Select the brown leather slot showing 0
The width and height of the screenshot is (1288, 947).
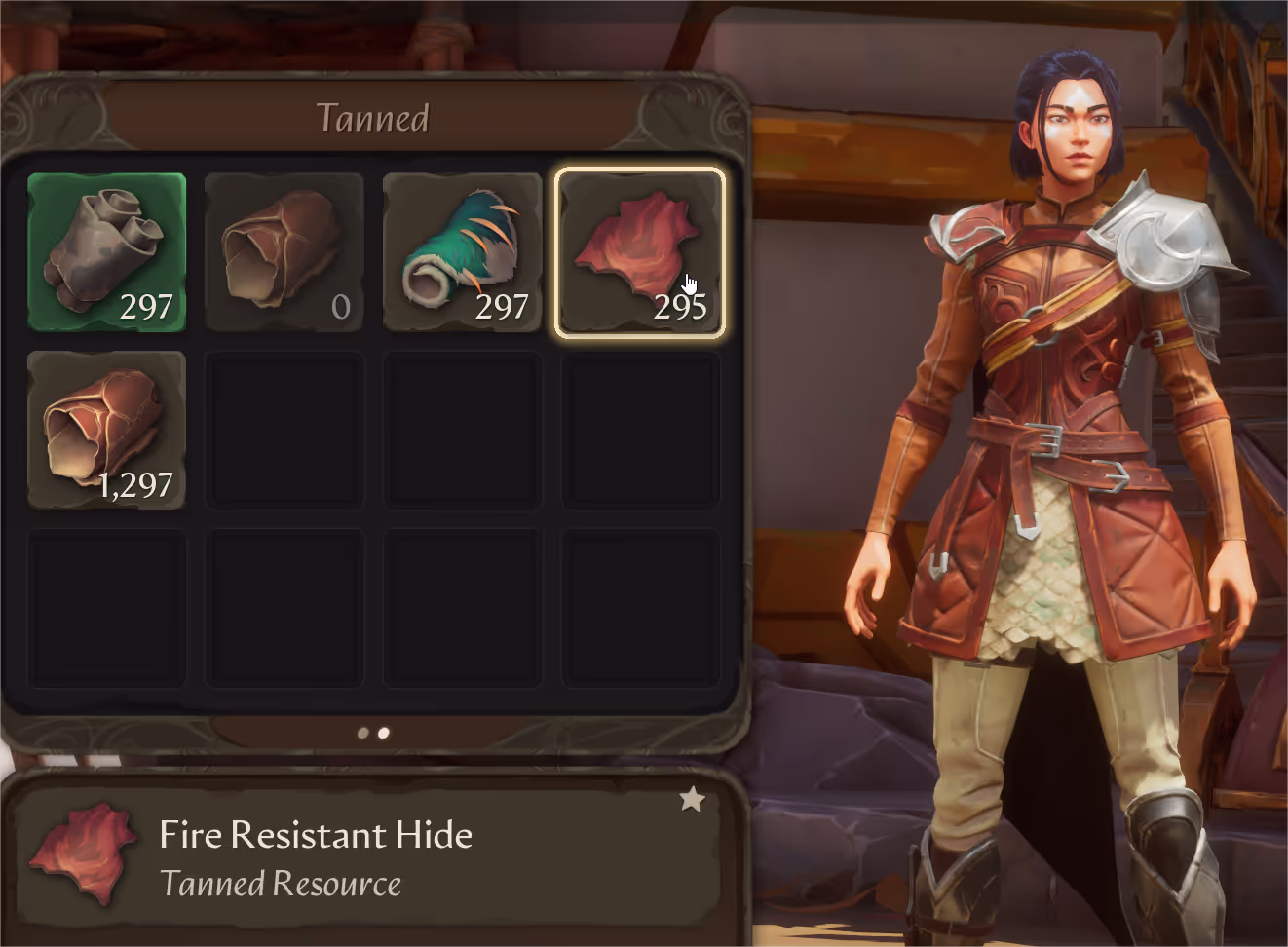(284, 252)
